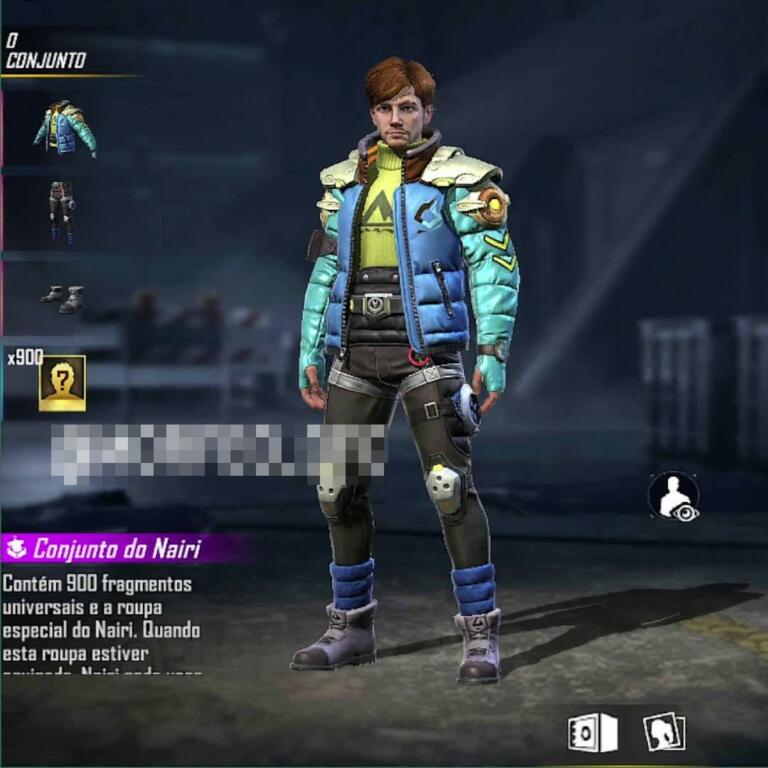Viewport: 768px width, 768px height.
Task: Select the dark pants outfit thumbnail
Action: click(62, 212)
